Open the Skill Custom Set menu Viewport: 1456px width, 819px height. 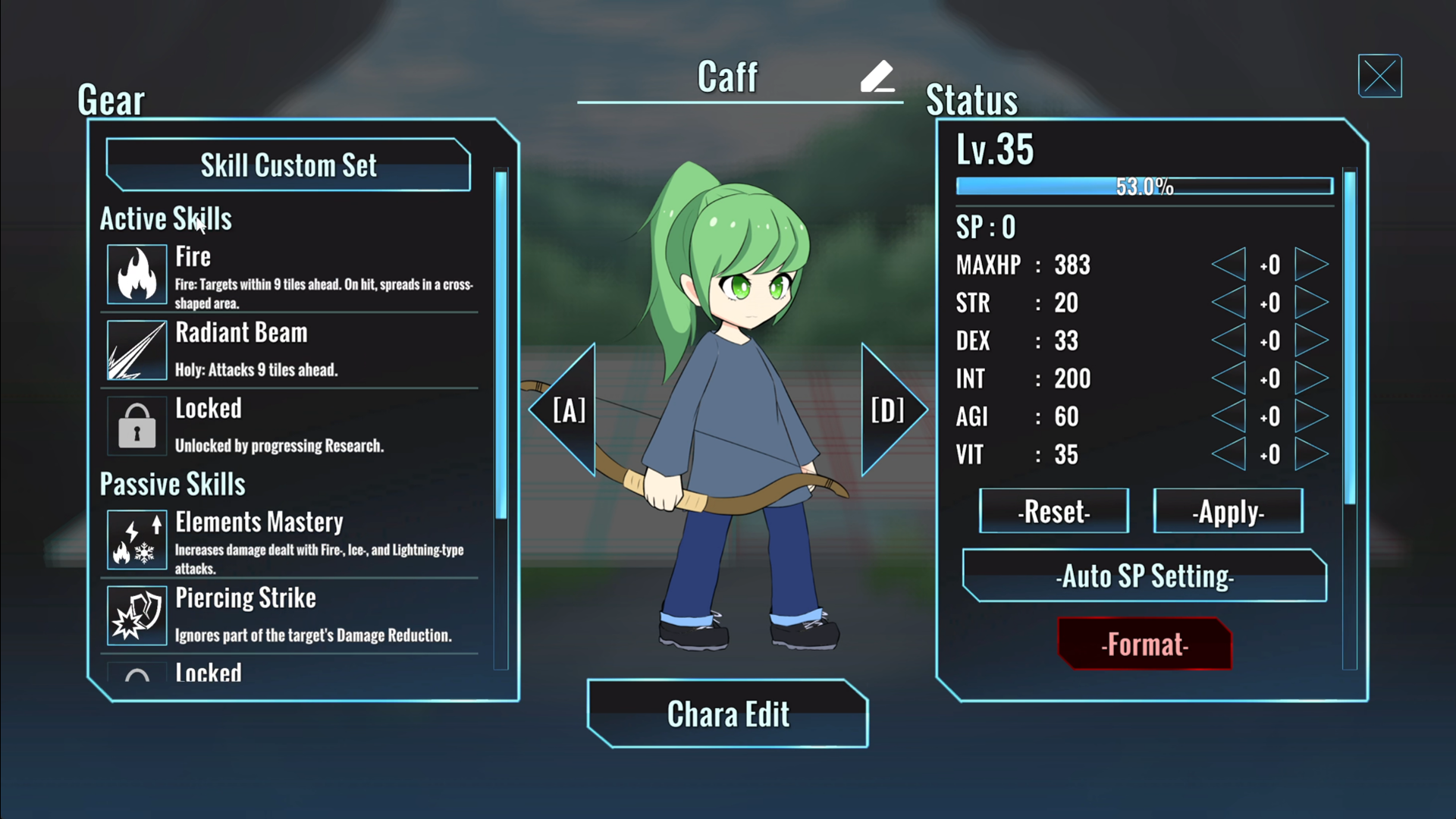[x=288, y=165]
